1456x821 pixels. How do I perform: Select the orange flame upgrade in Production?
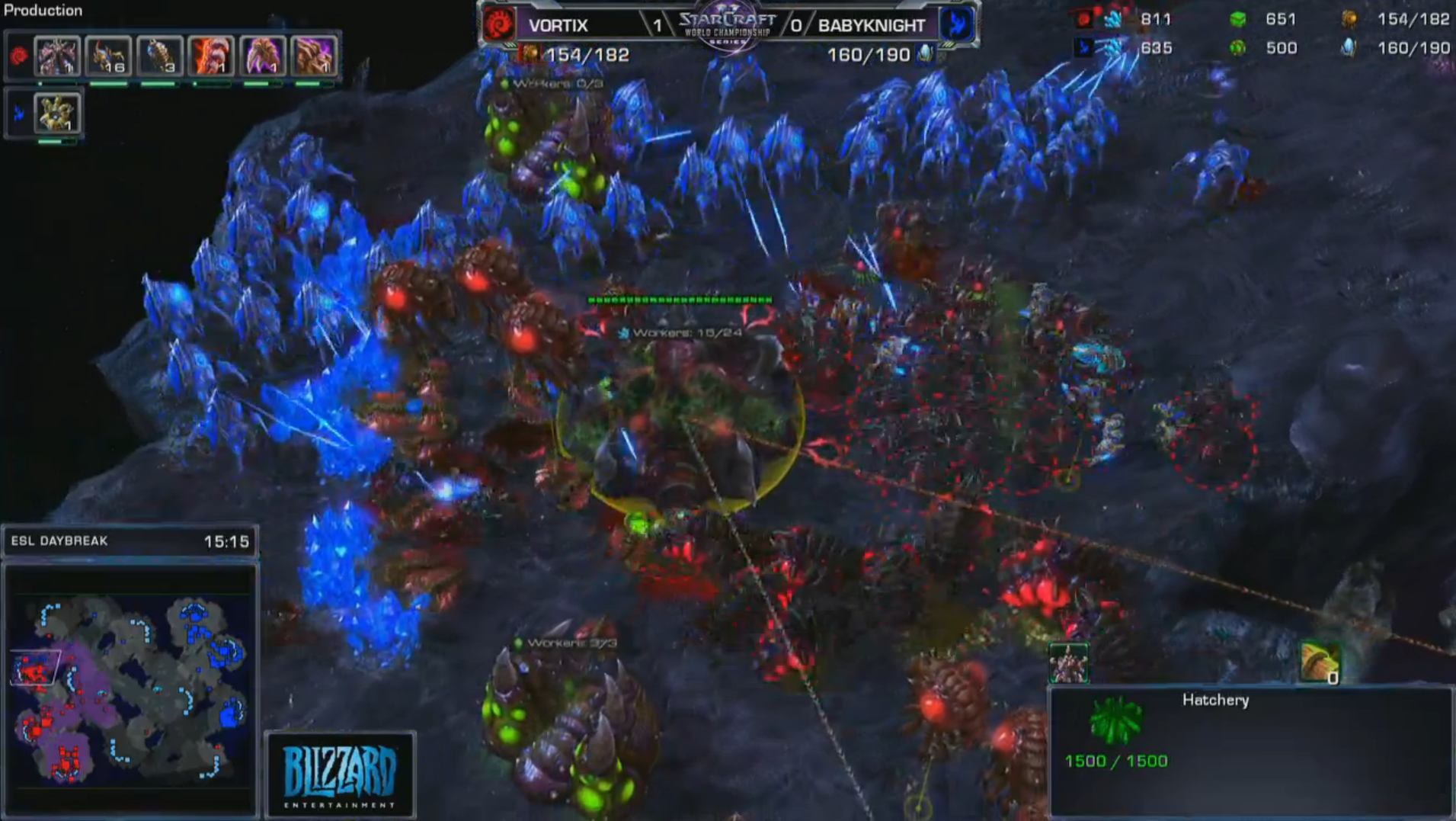tap(211, 56)
